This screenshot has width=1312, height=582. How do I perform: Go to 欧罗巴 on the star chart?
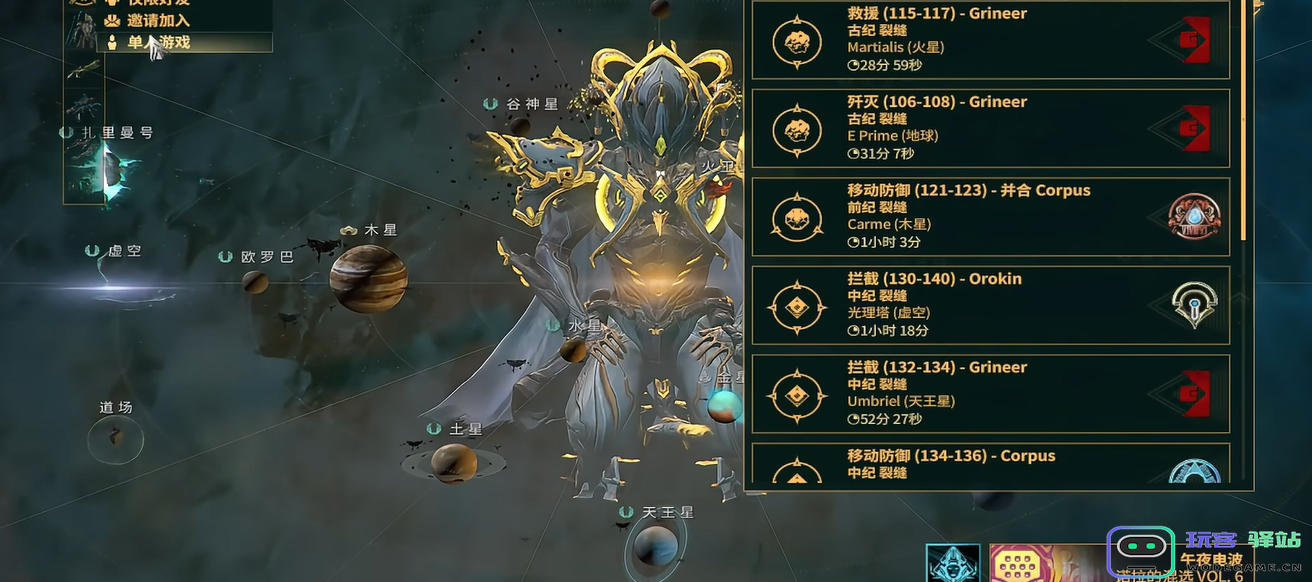256,280
